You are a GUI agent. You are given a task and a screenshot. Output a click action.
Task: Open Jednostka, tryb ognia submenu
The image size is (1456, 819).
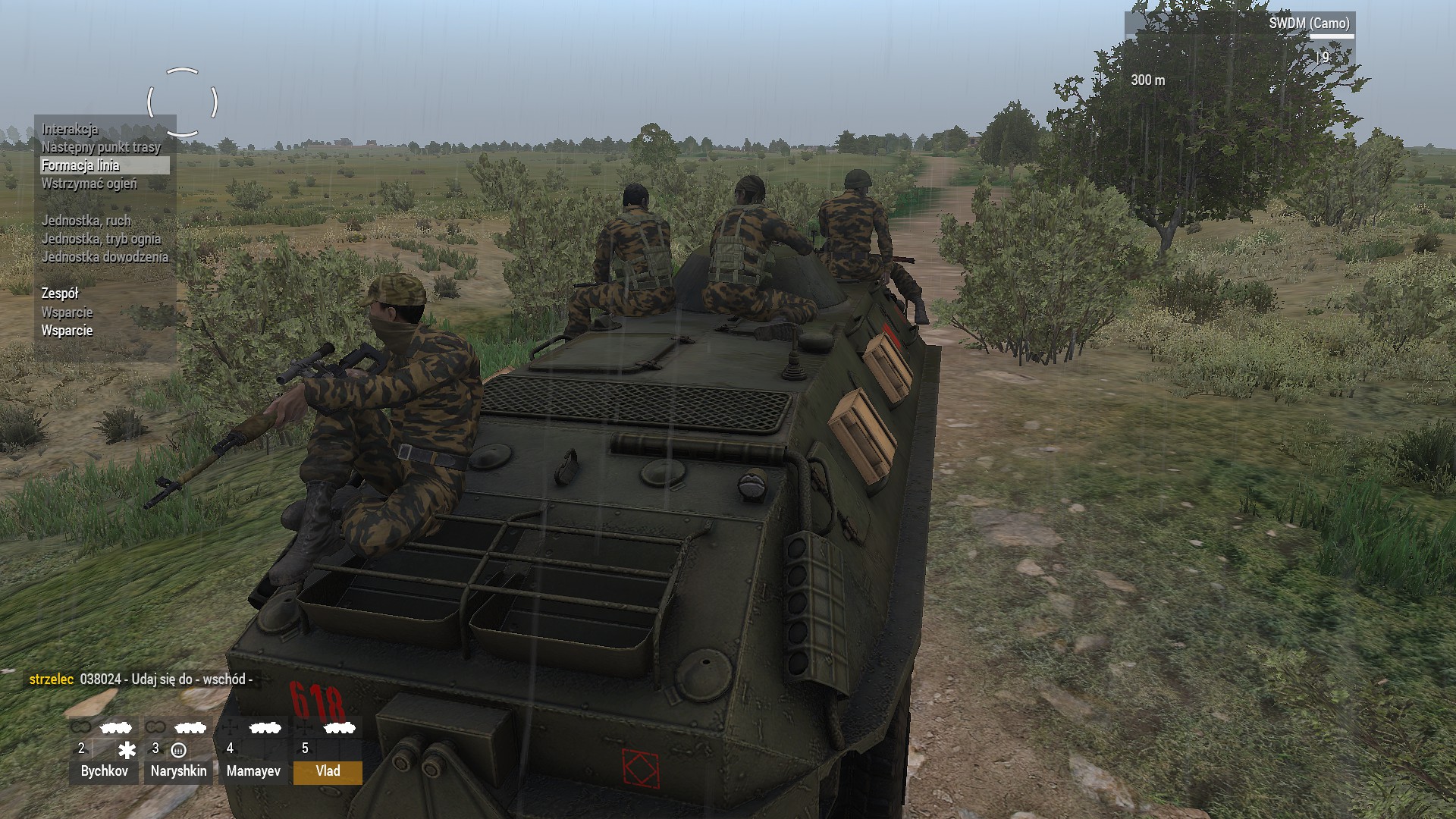pyautogui.click(x=101, y=239)
